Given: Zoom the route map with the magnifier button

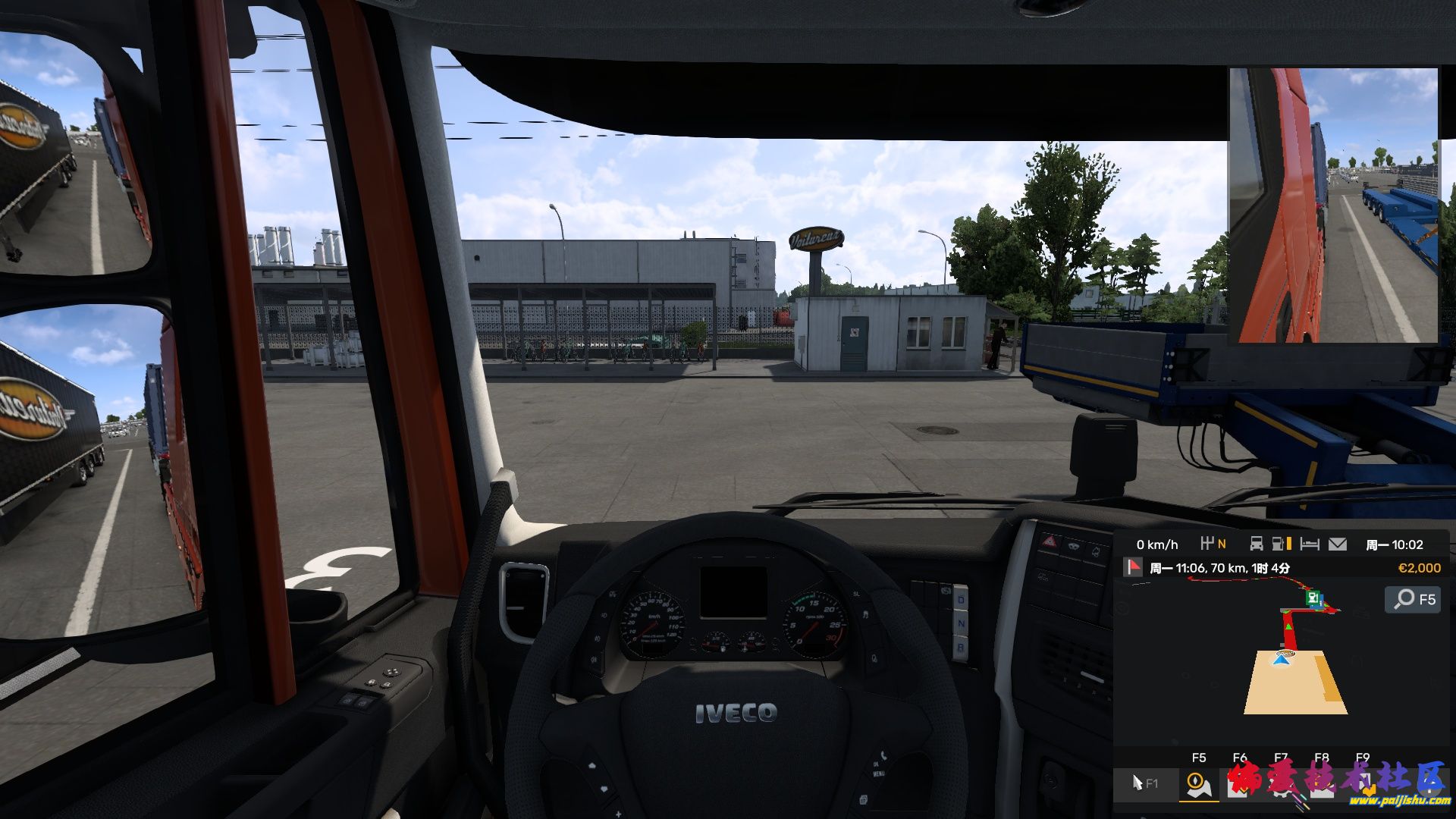Looking at the screenshot, I should 1414,599.
